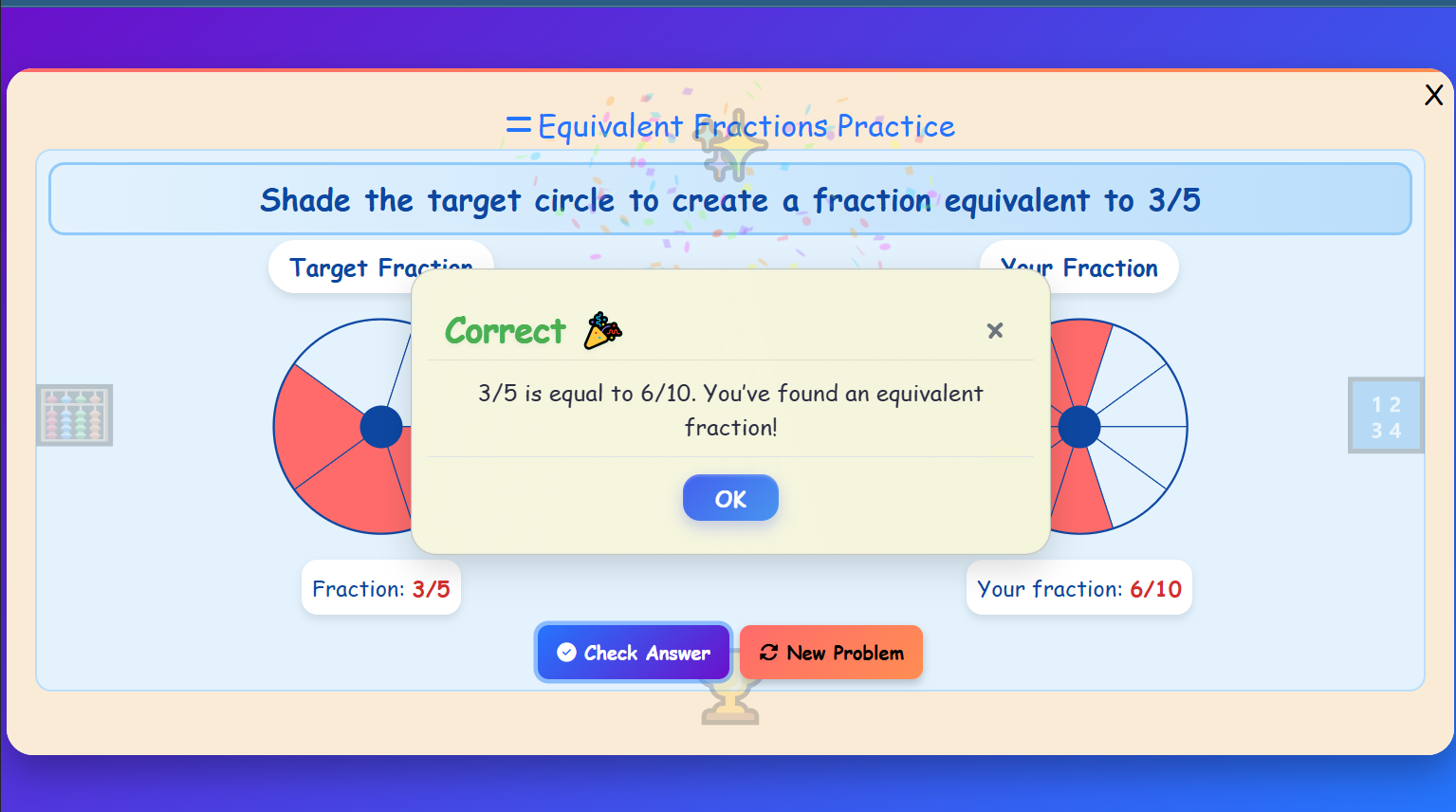Click the equals sign icon beside the title

pyautogui.click(x=517, y=123)
